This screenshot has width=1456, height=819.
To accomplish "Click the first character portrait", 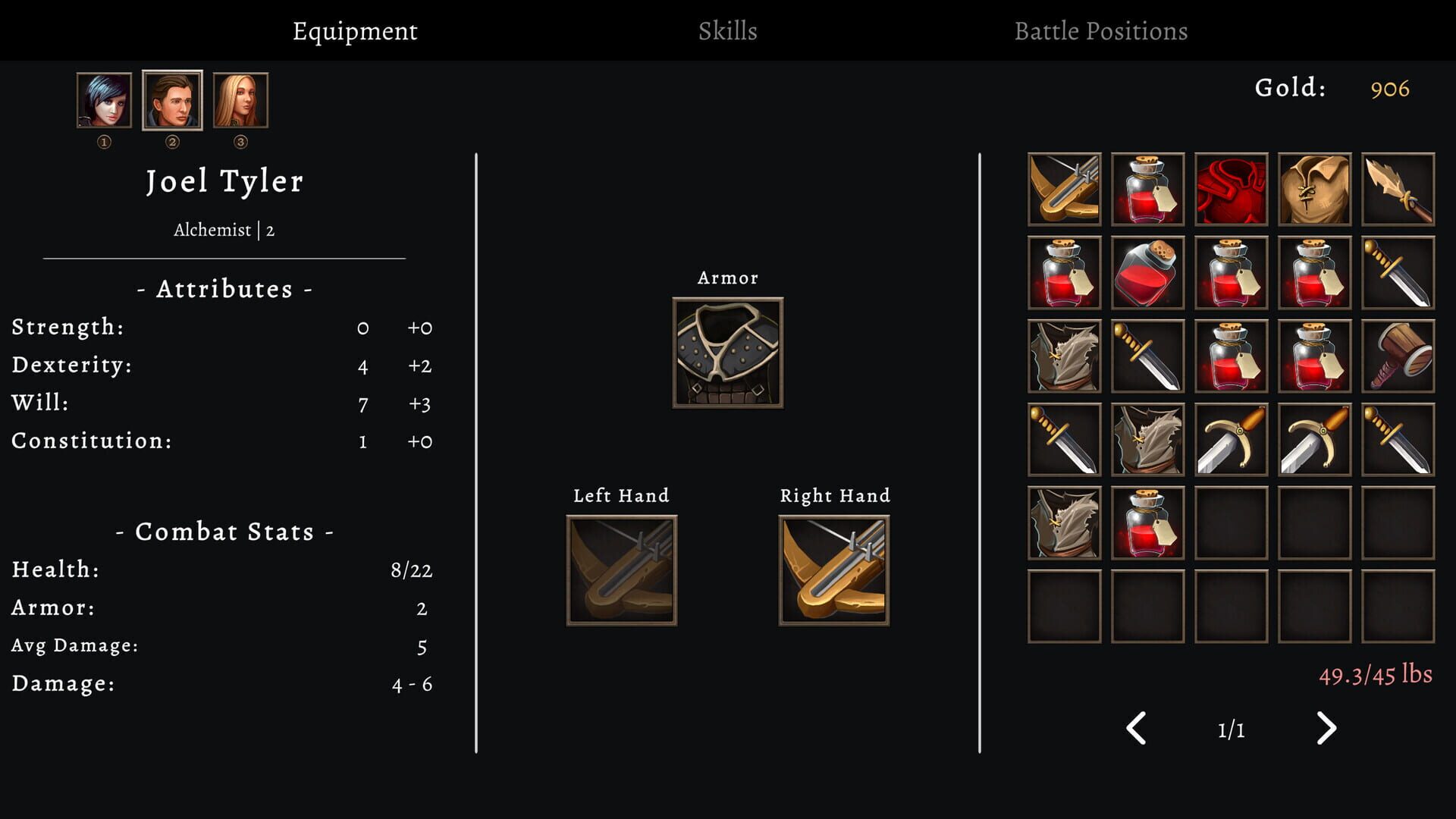I will tap(104, 99).
